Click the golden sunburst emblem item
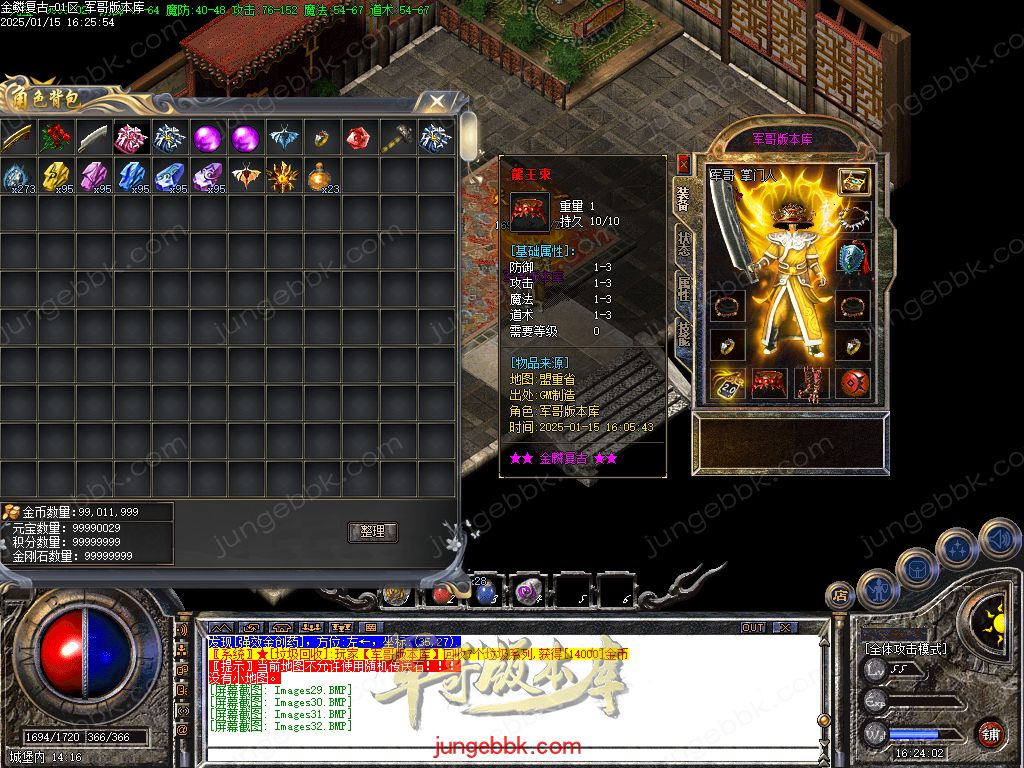The width and height of the screenshot is (1024, 768). pyautogui.click(x=283, y=177)
